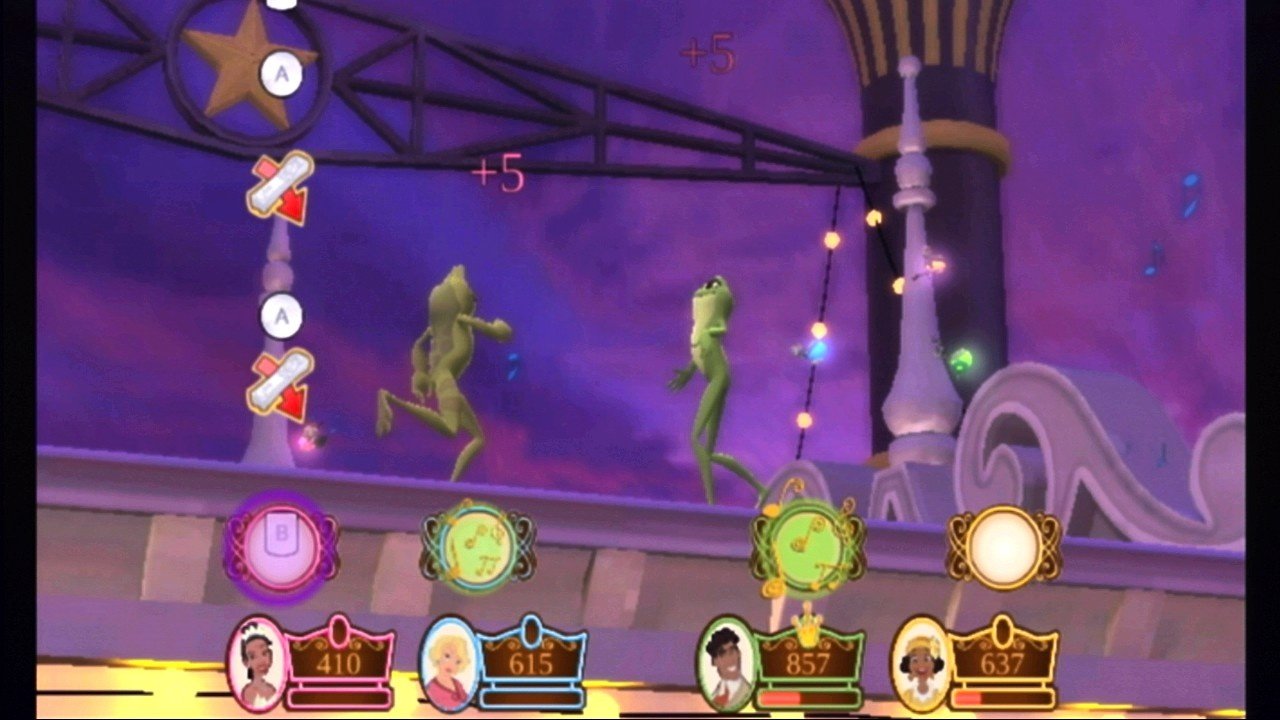Click the pink score crown showing 410
1280x720 pixels.
pos(340,661)
